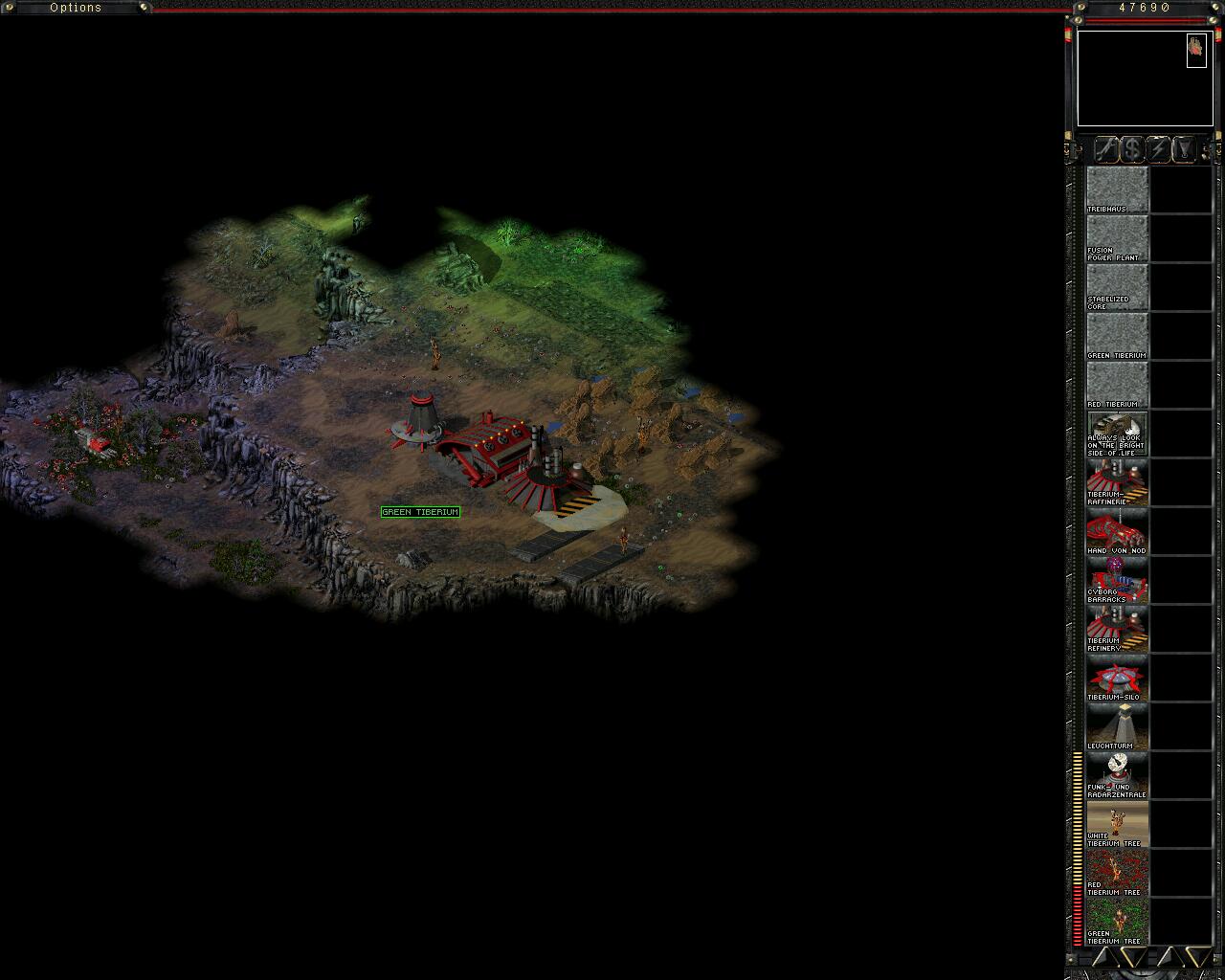
Task: Select the Treibhaus build icon
Action: click(x=1117, y=189)
